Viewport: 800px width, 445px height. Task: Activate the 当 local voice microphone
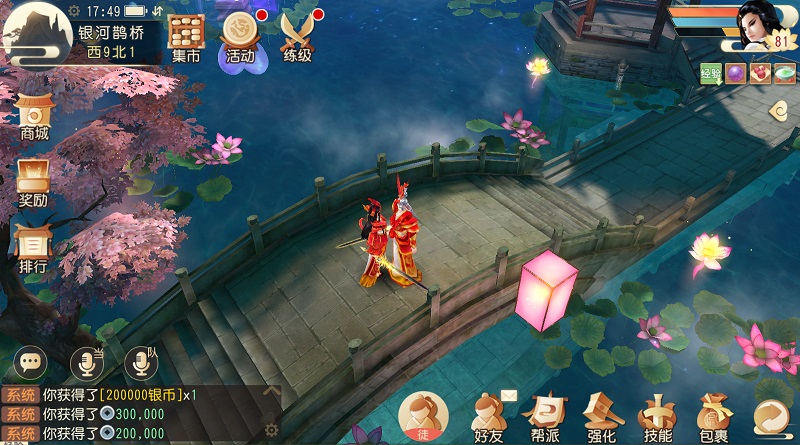pos(87,361)
